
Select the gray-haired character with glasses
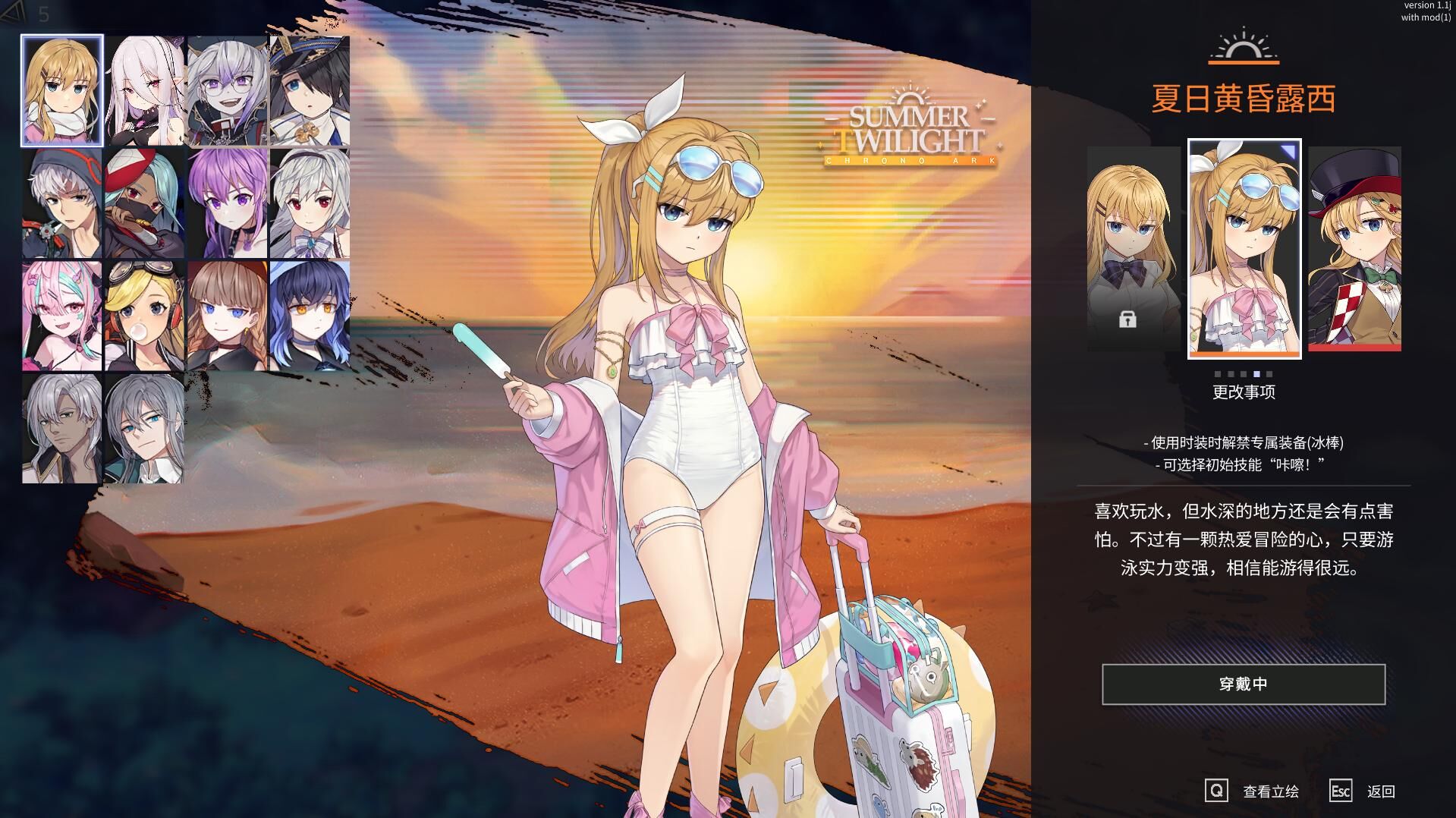click(227, 90)
